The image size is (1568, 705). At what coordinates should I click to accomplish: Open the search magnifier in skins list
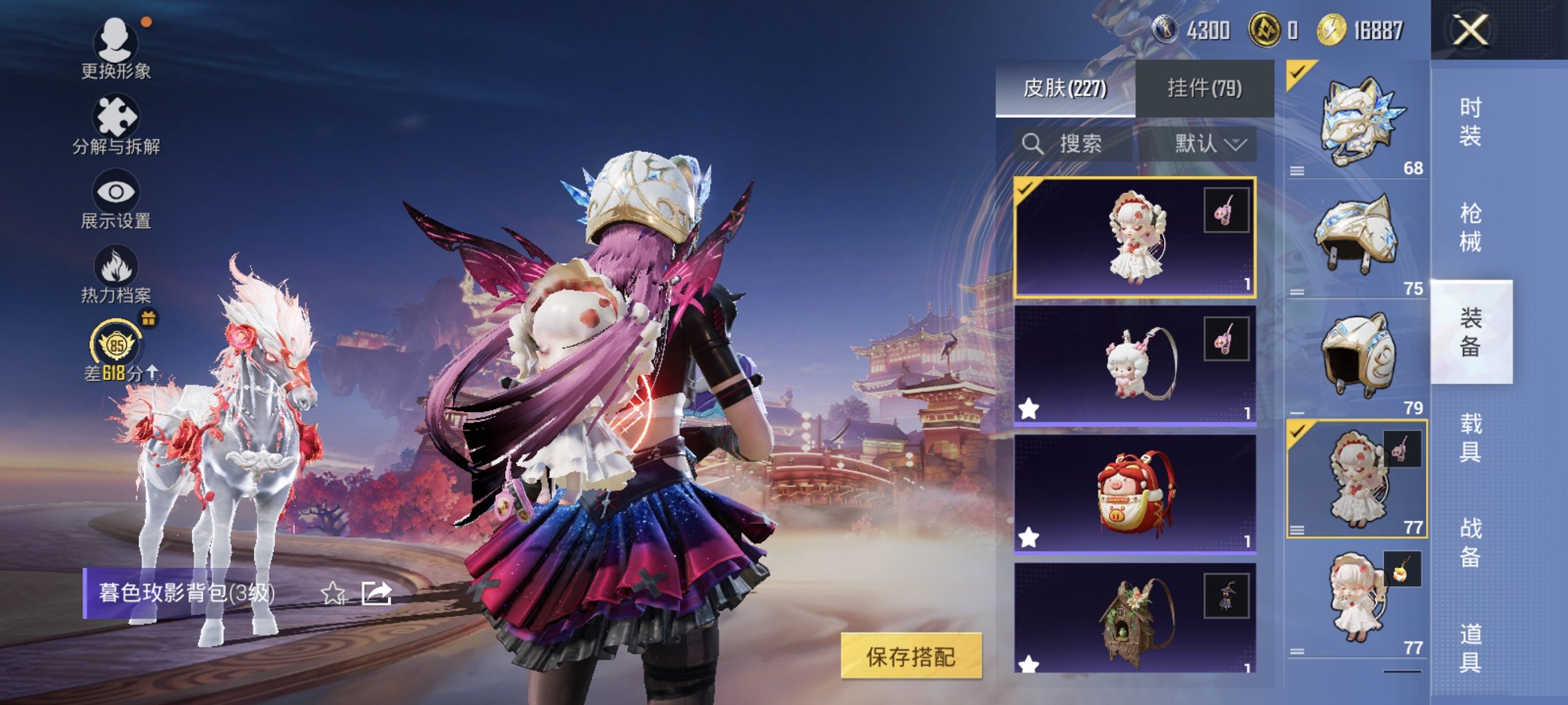(1032, 144)
